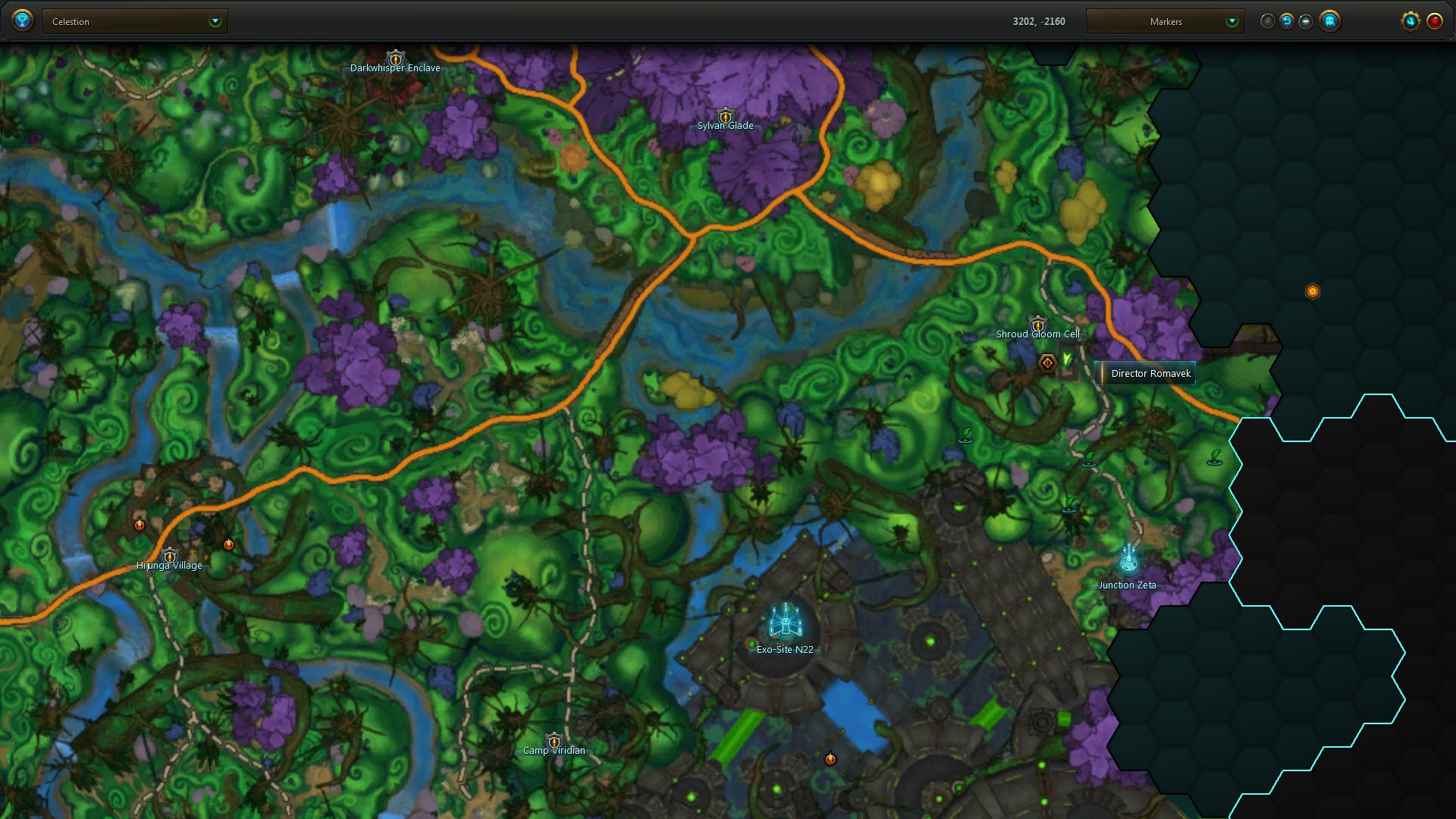Click the dark round button beside Markers
Screen dimensions: 1456x819
point(1267,21)
